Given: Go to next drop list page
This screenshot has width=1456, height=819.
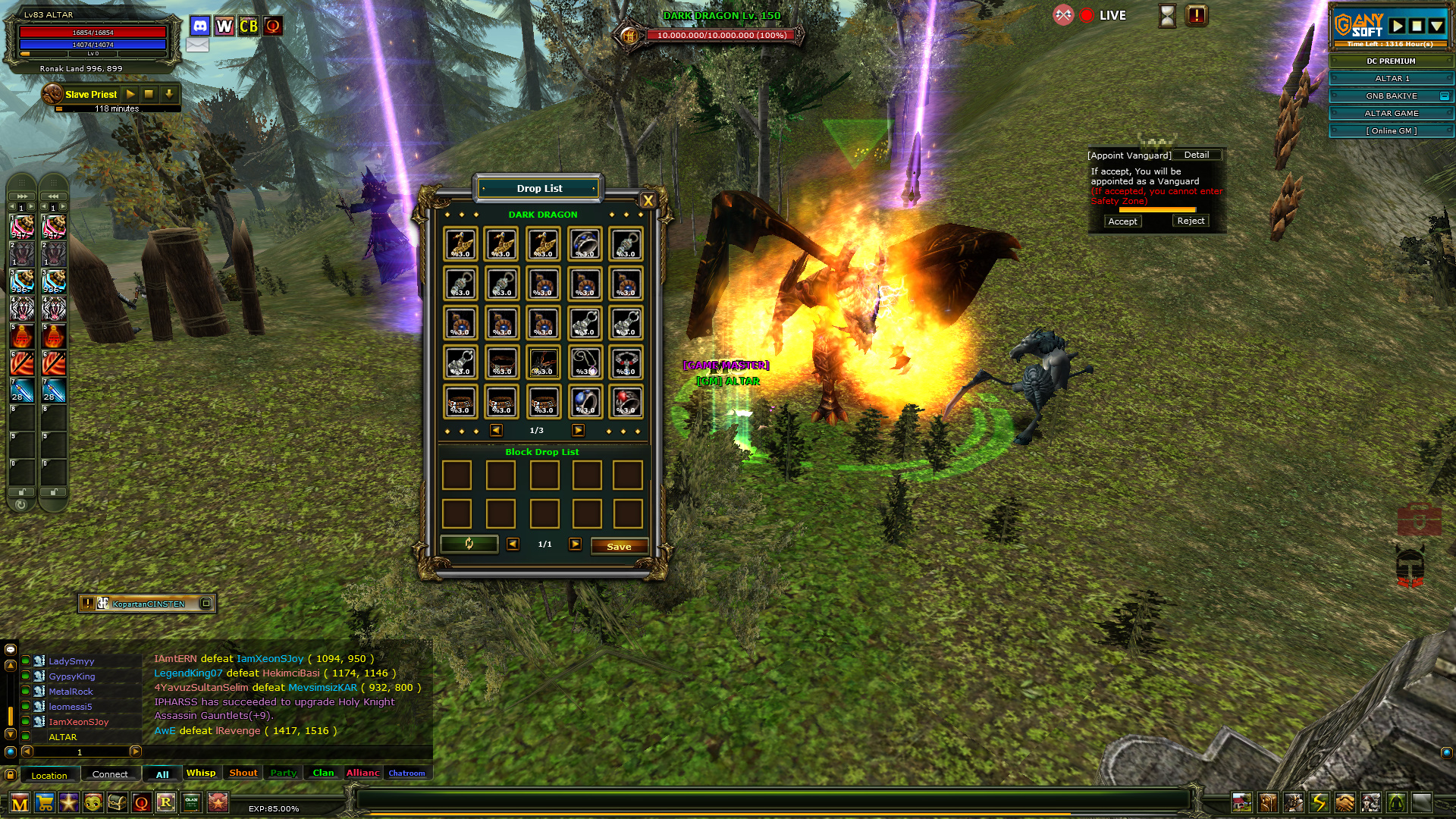Looking at the screenshot, I should tap(578, 430).
